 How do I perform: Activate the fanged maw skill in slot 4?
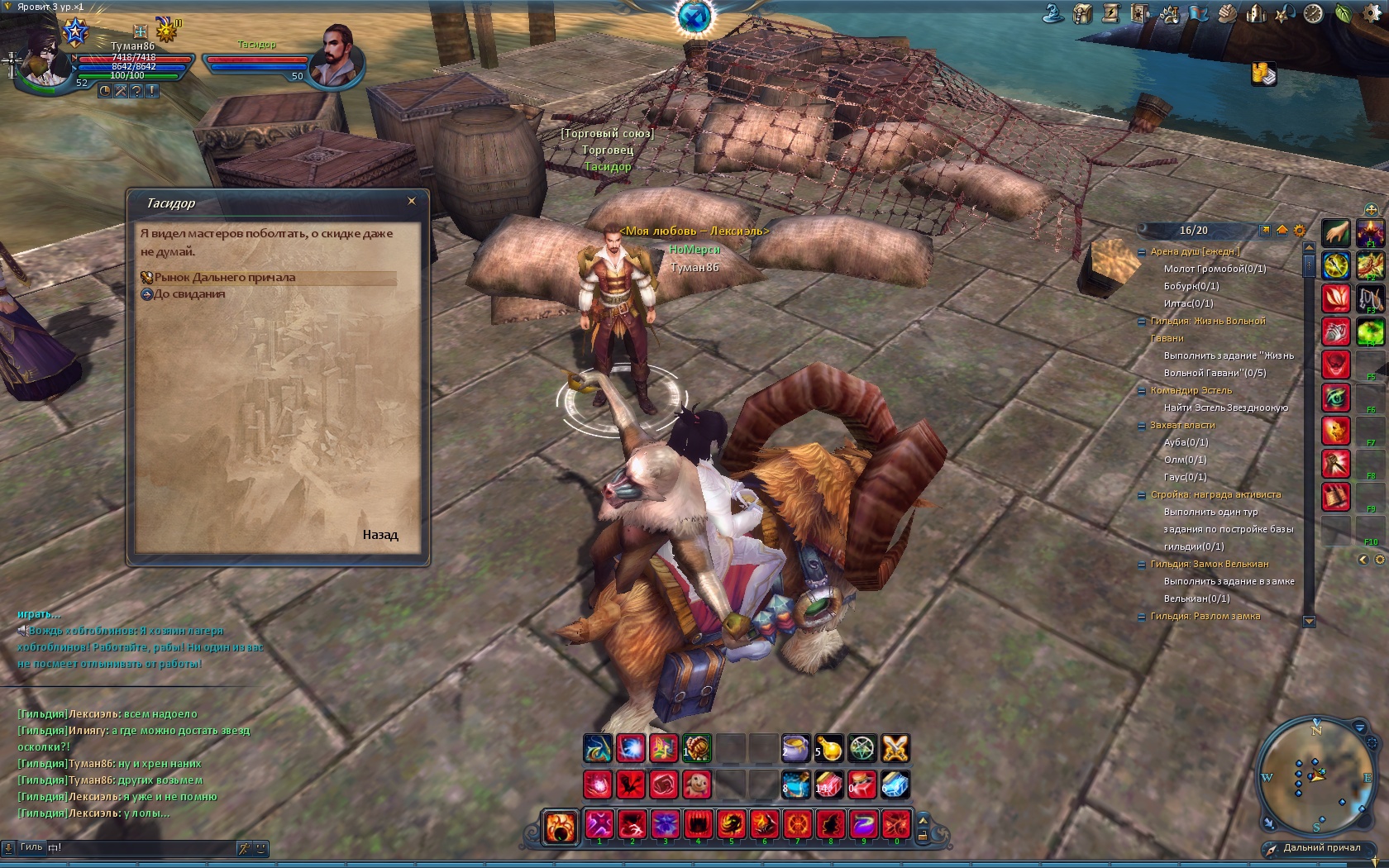(698, 825)
